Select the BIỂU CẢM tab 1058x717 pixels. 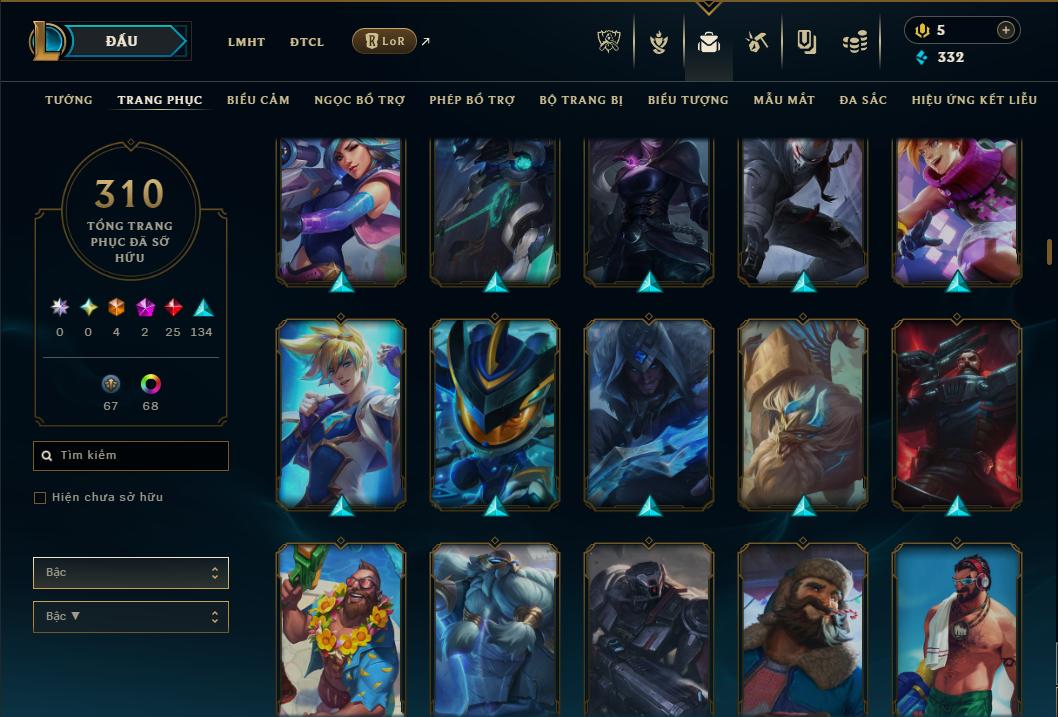tap(258, 100)
